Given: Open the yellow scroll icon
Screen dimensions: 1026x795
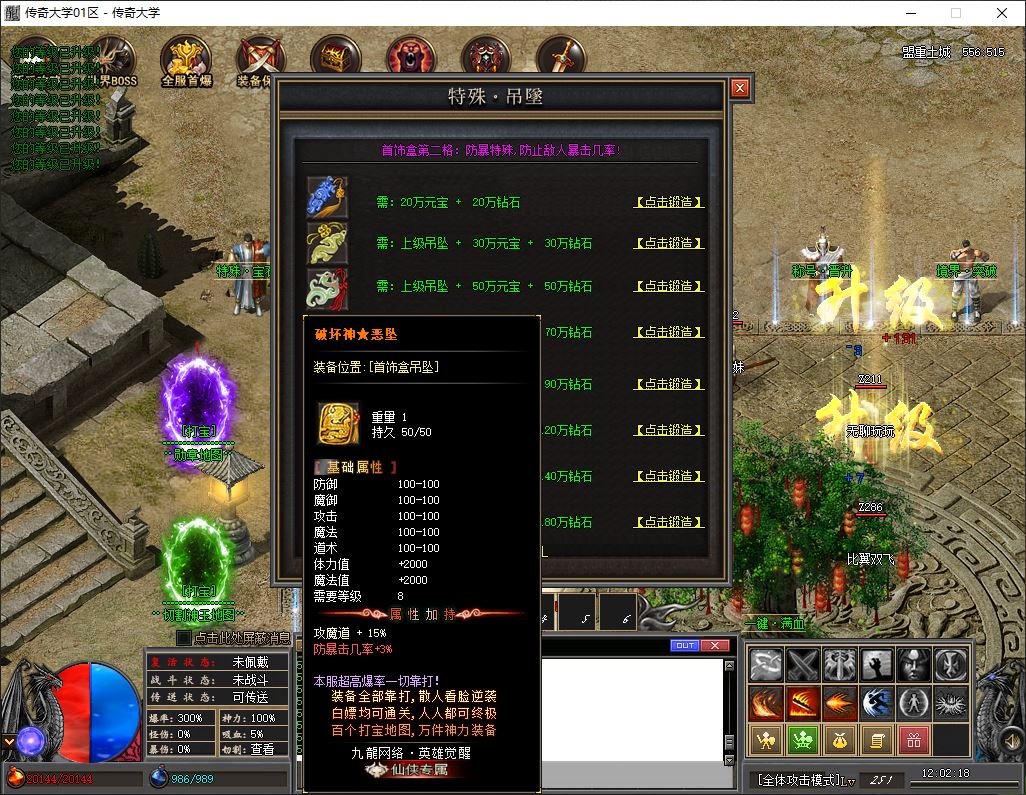Looking at the screenshot, I should click(x=876, y=740).
